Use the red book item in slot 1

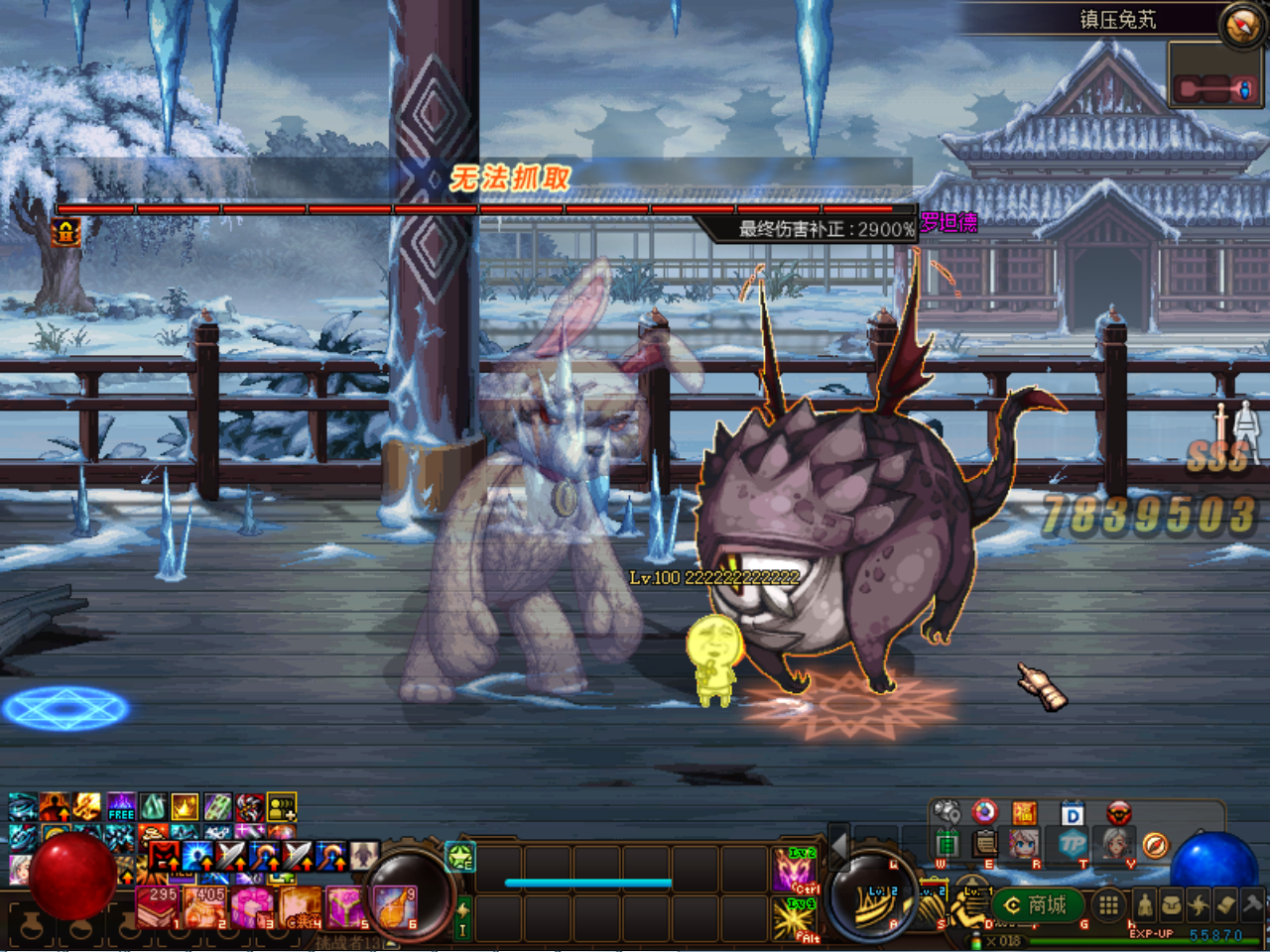159,906
